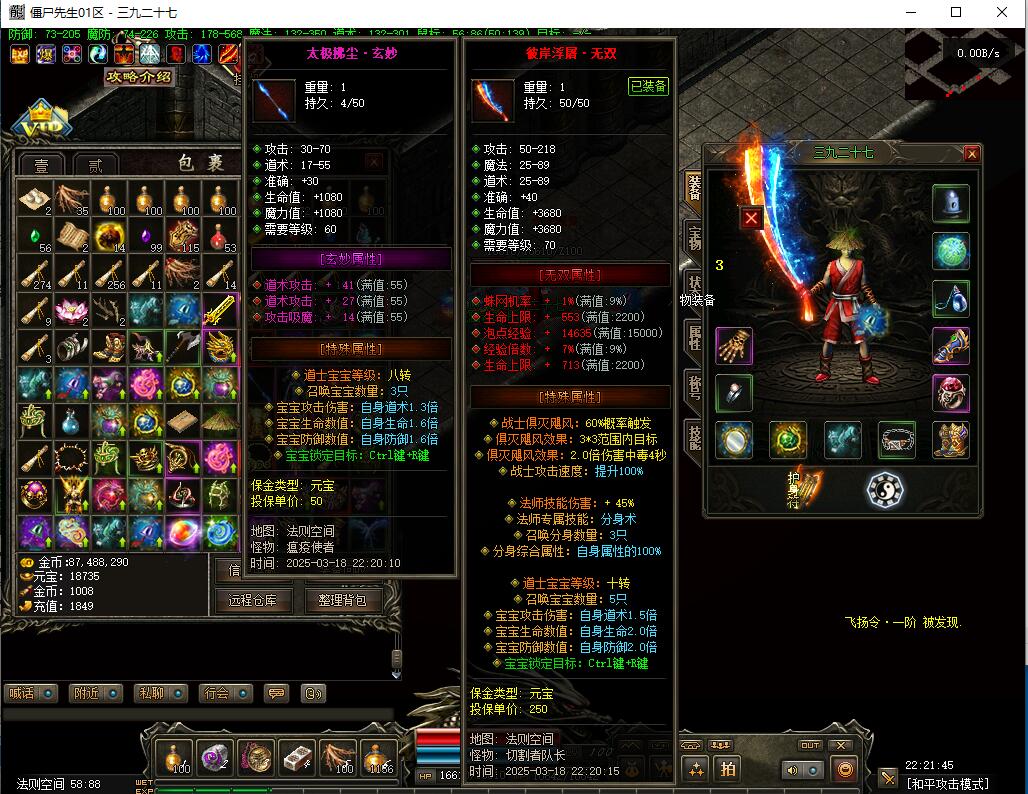Select the equipped red gem ring
Image resolution: width=1028 pixels, height=794 pixels.
pos(950,393)
